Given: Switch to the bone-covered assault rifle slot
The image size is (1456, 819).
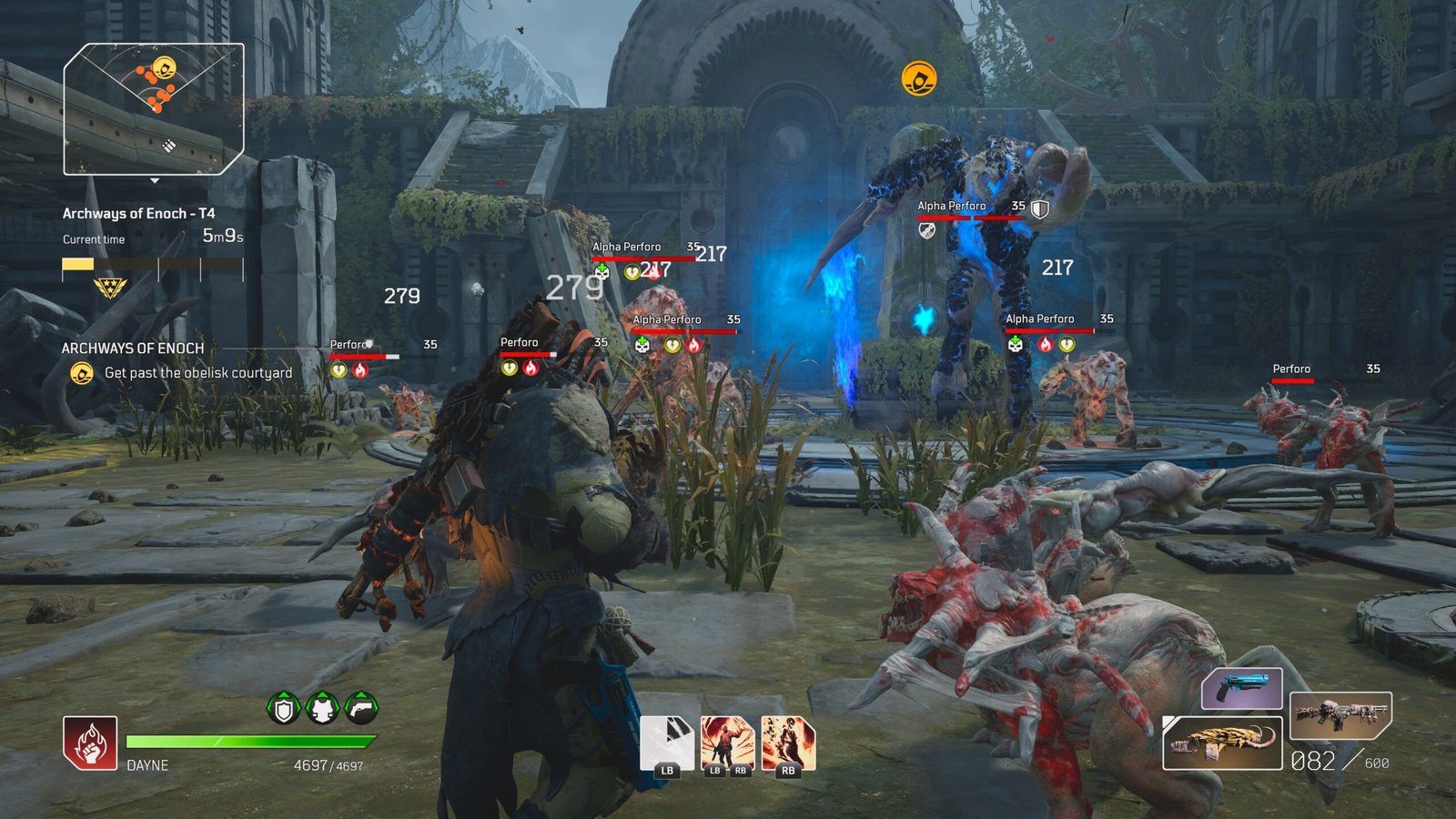Looking at the screenshot, I should [x=1340, y=715].
